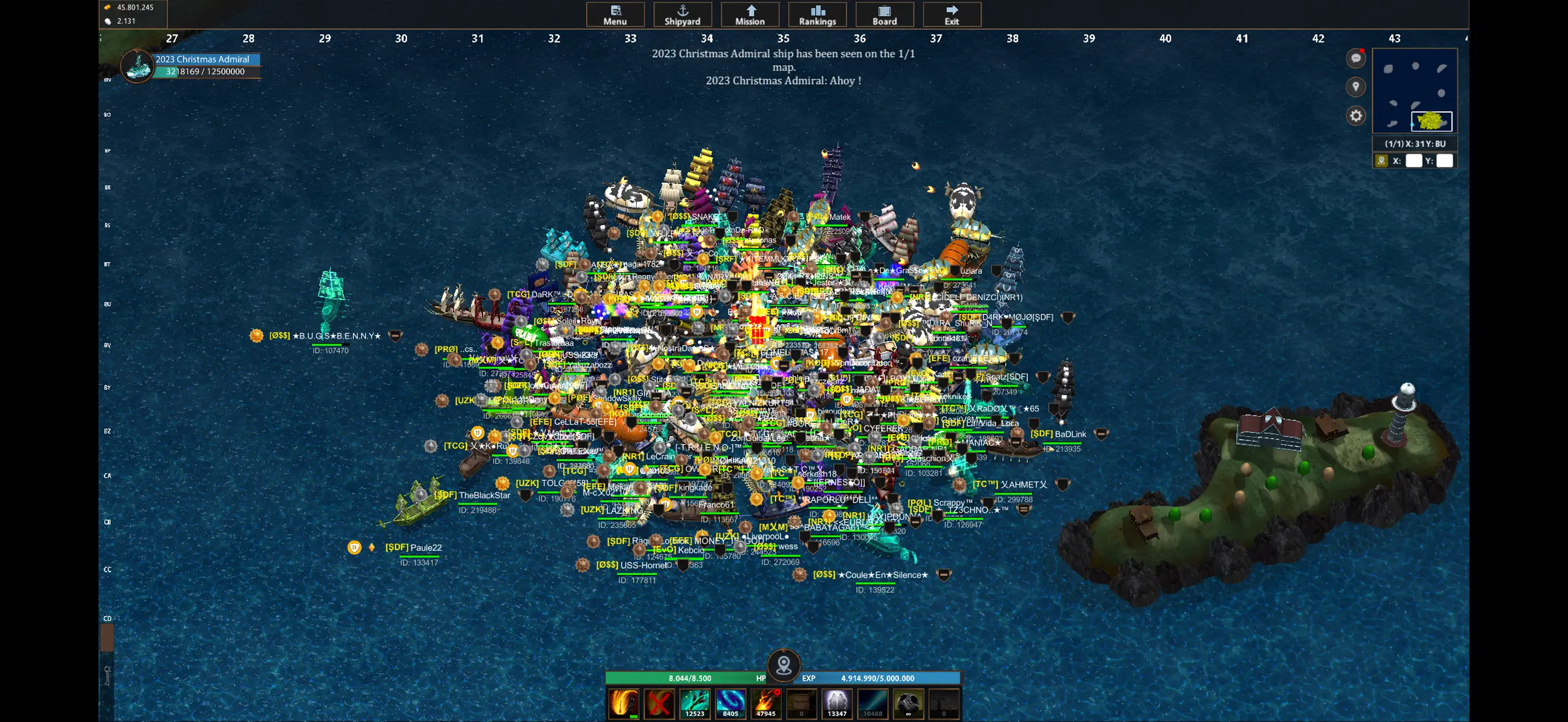This screenshot has width=1568, height=722.
Task: Click the Rankings bar-chart button
Action: point(817,14)
